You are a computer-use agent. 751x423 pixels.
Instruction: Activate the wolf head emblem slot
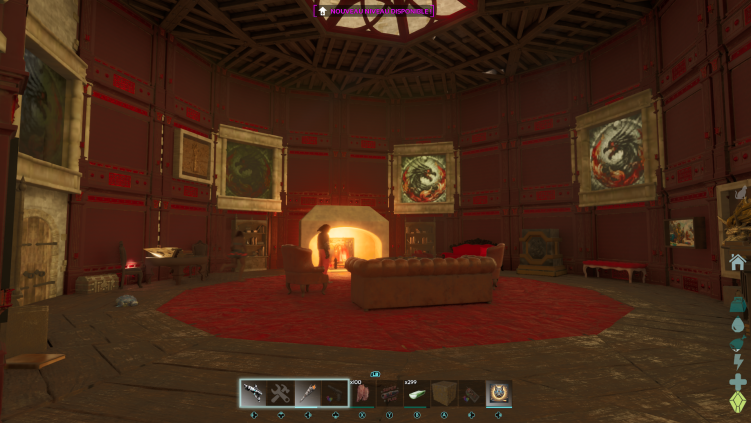tap(498, 393)
